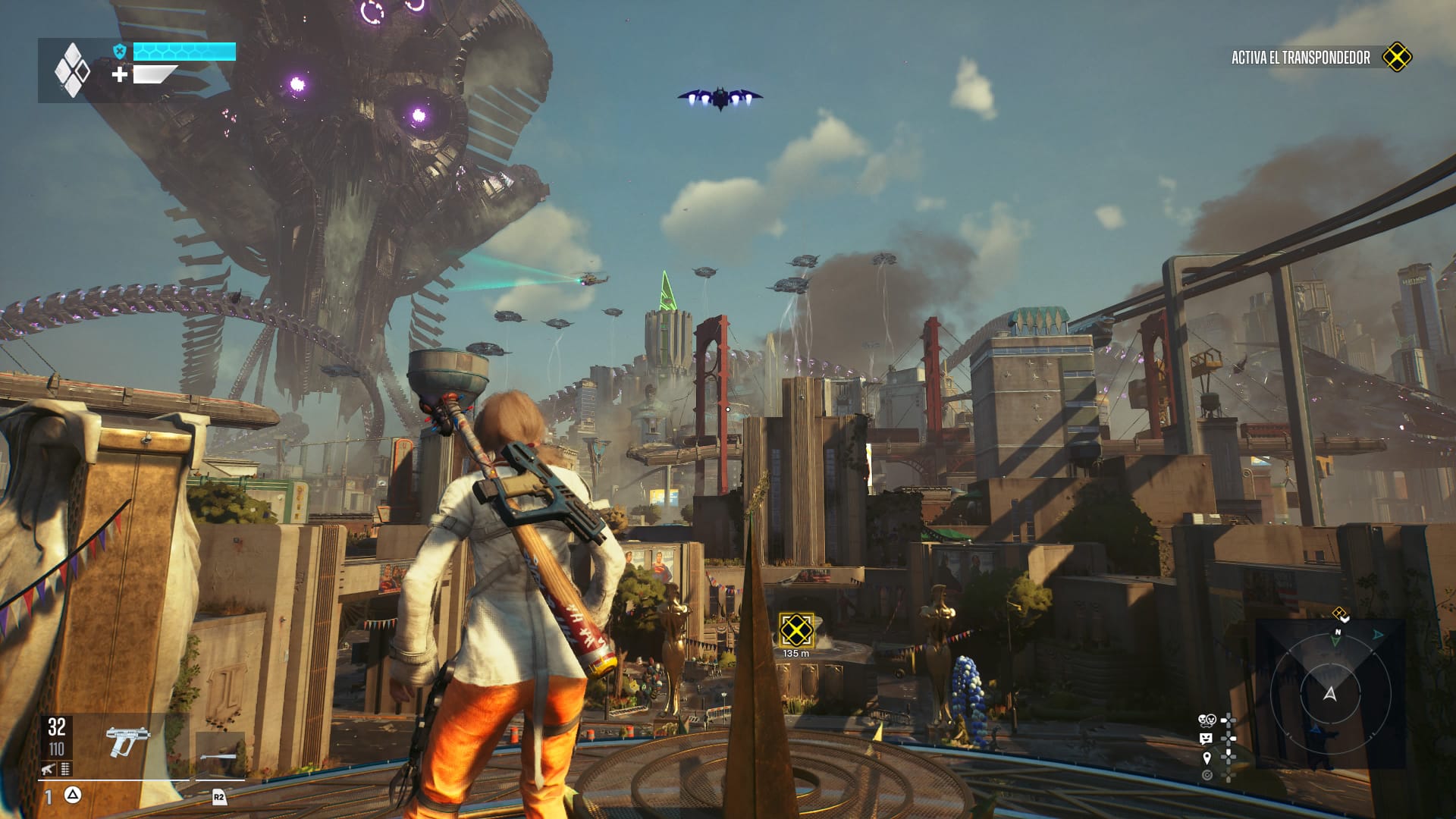Click the Harley Quinn diamonds emblem
This screenshot has width=1456, height=819.
(x=72, y=70)
